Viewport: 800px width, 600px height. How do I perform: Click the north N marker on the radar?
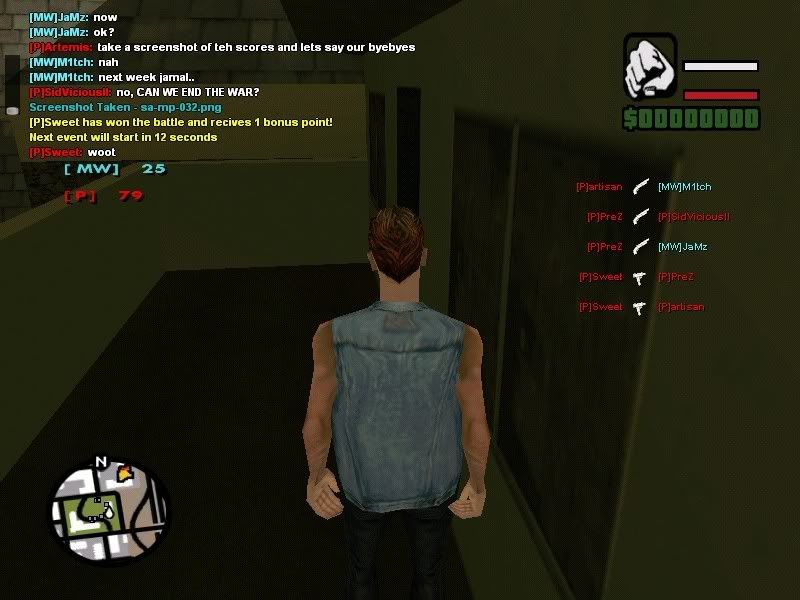point(100,462)
